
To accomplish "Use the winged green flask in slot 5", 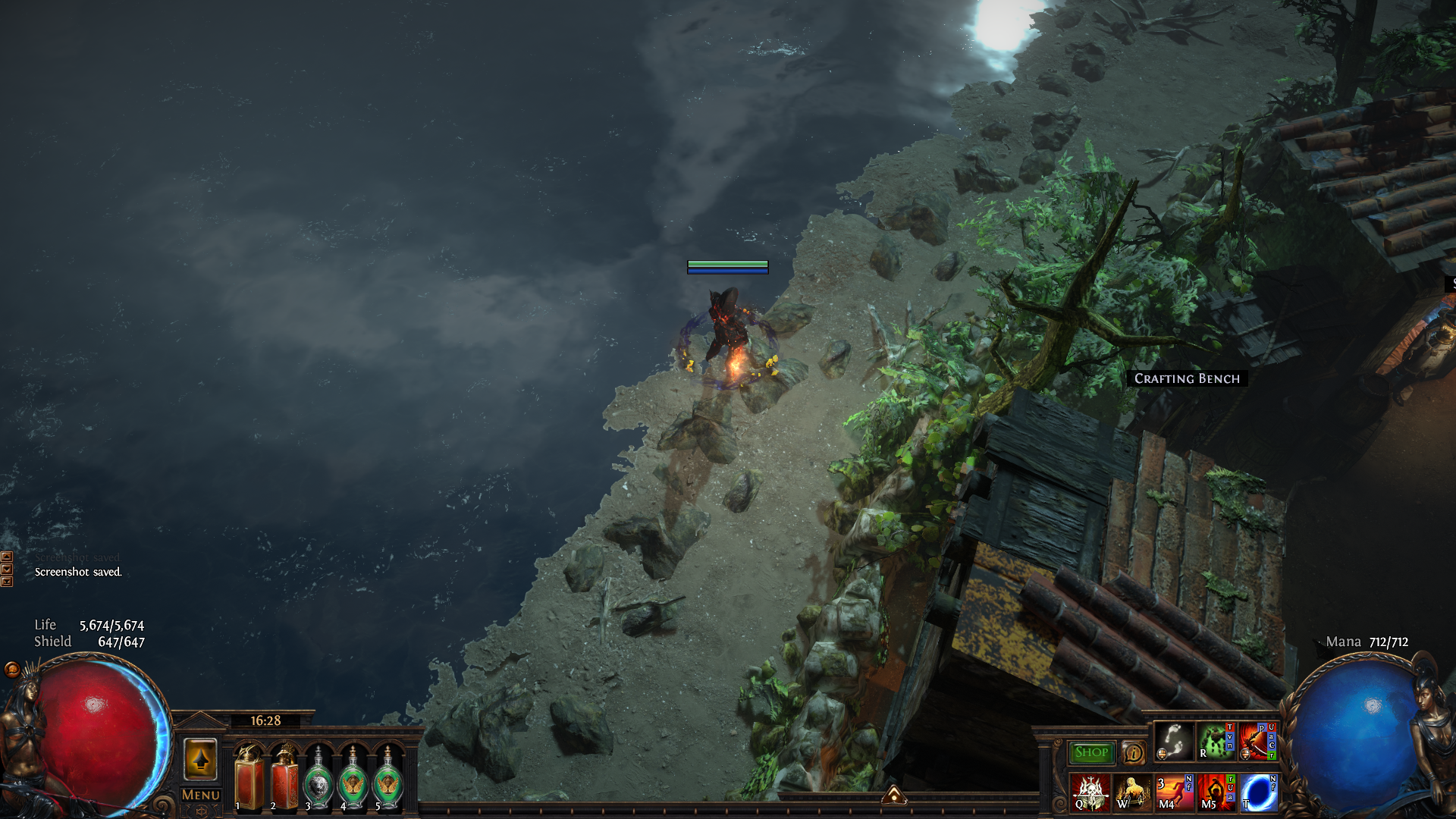I will pos(388,779).
